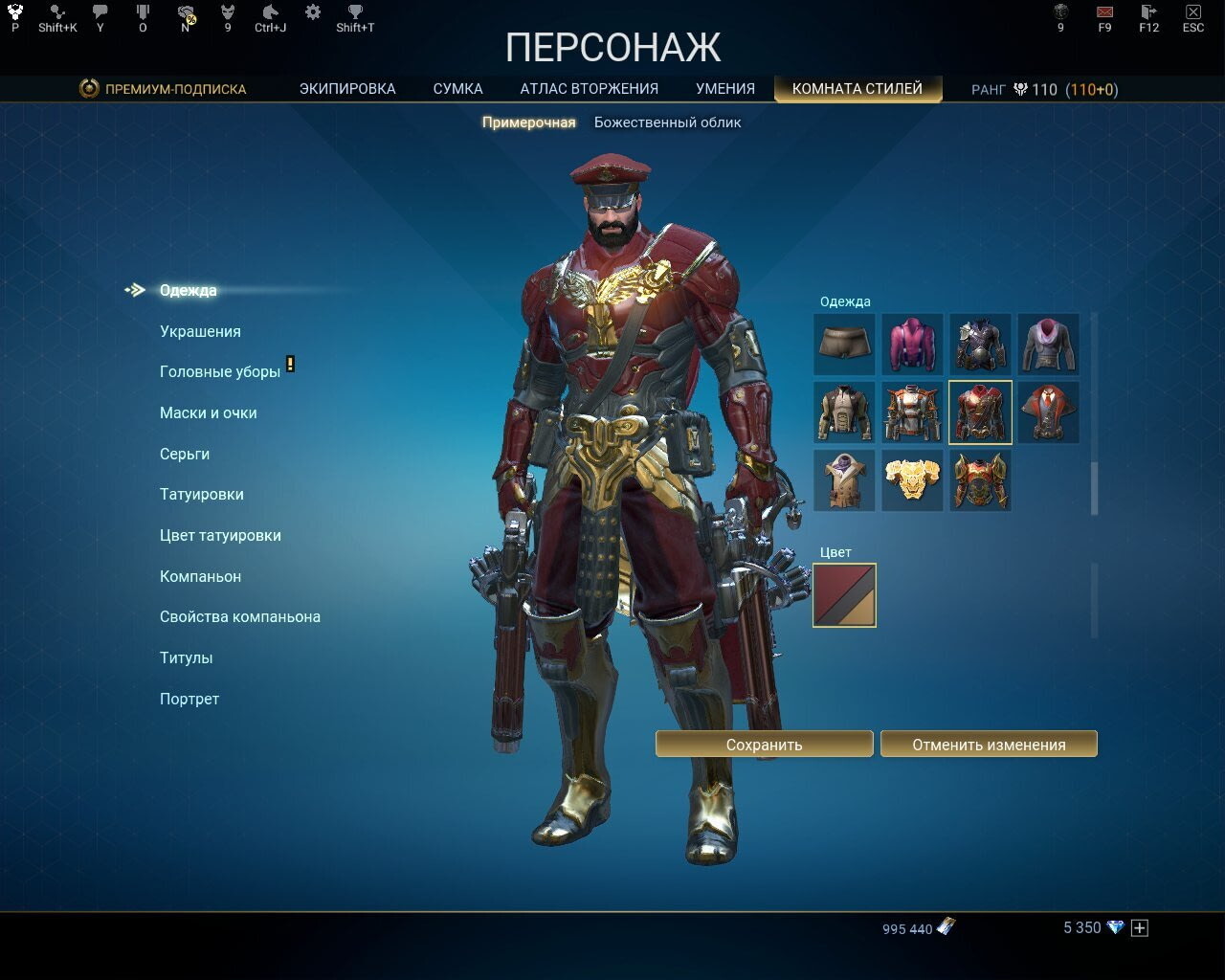The width and height of the screenshot is (1225, 980).
Task: Click Отменить изменения
Action: (x=990, y=744)
